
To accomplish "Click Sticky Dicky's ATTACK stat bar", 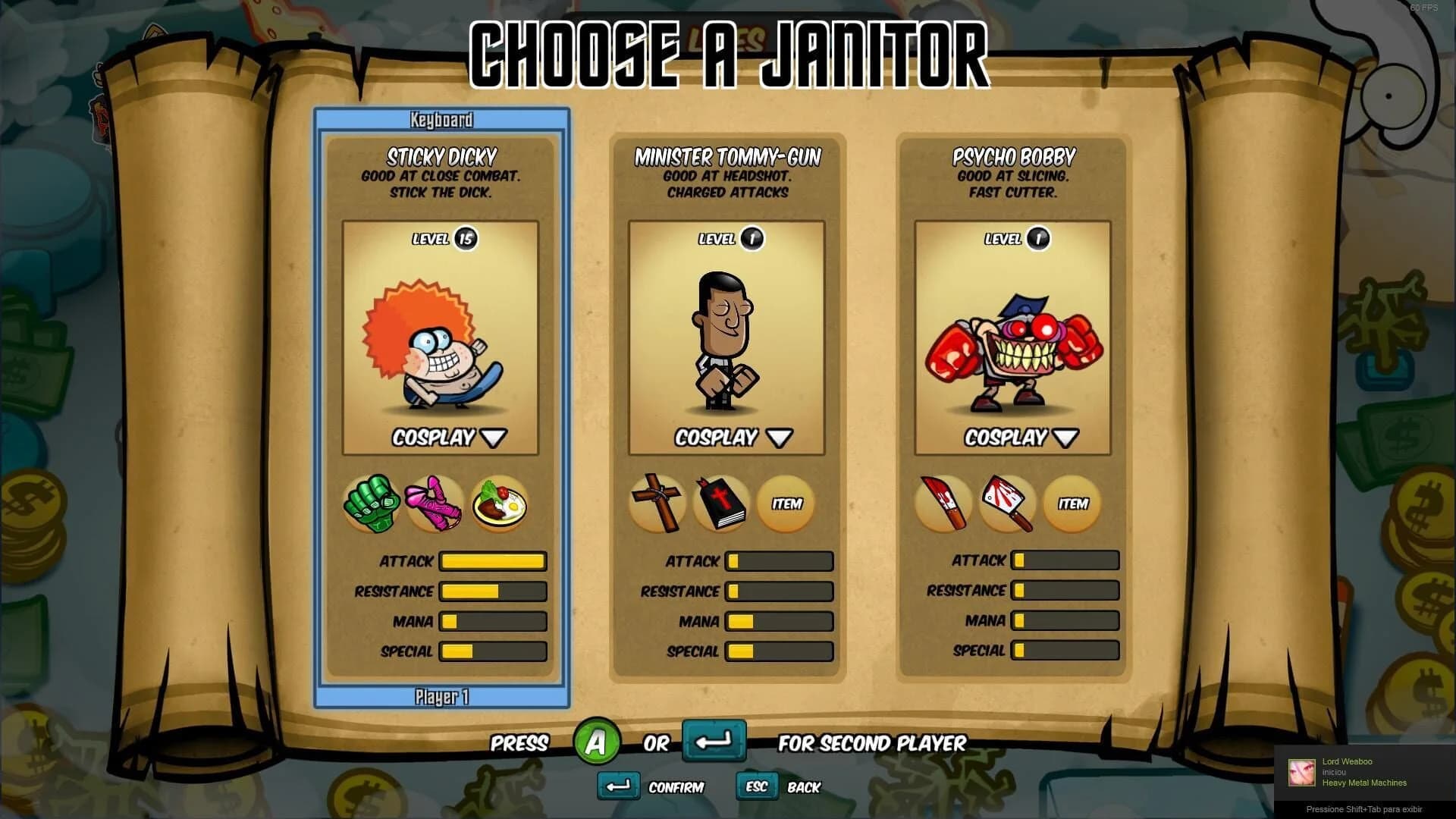I will (x=491, y=561).
